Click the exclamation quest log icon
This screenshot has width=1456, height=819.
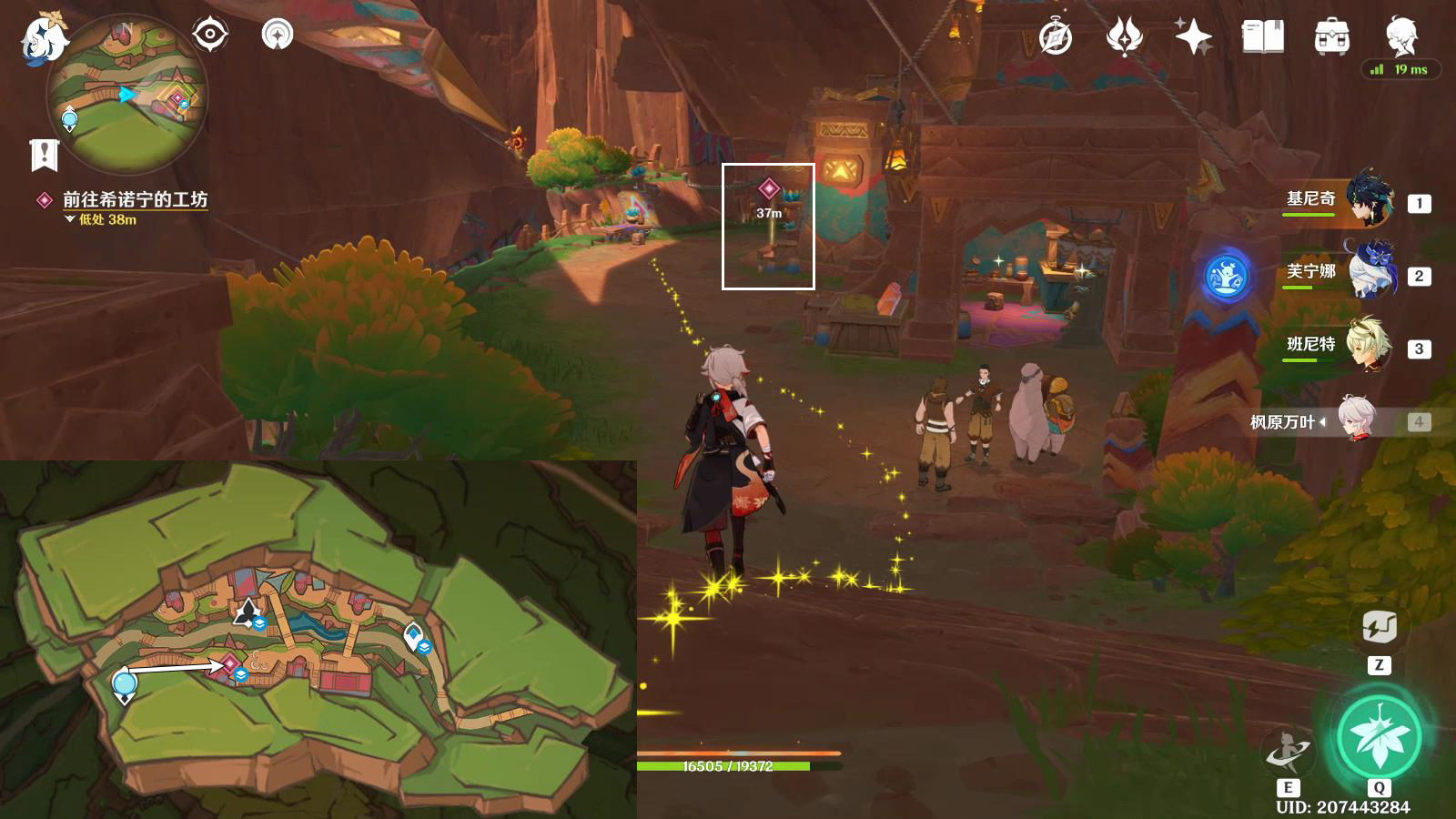pos(44,156)
